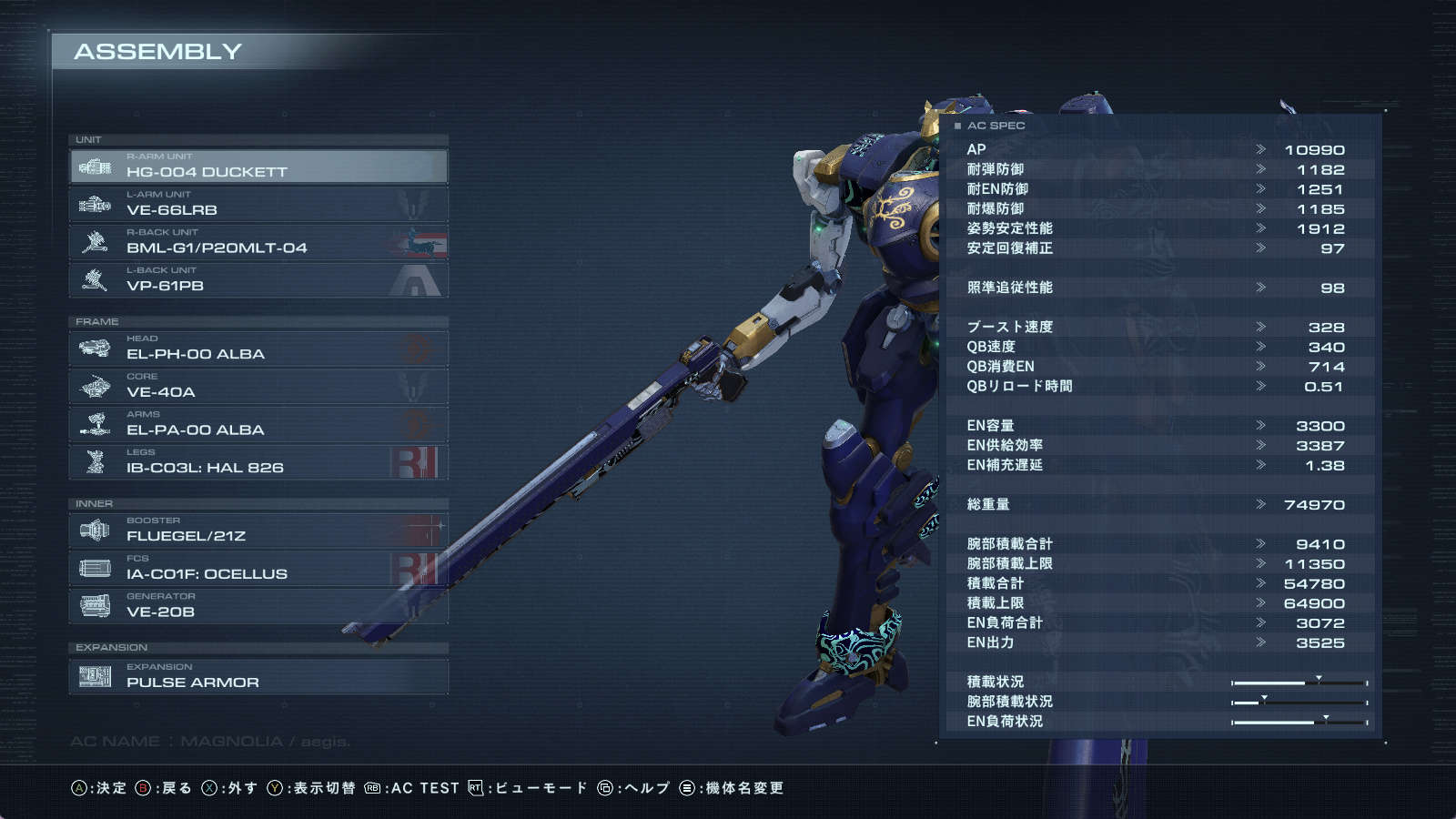Open the CORE VE-40A slot
Screen dimensions: 1456x819
point(258,387)
